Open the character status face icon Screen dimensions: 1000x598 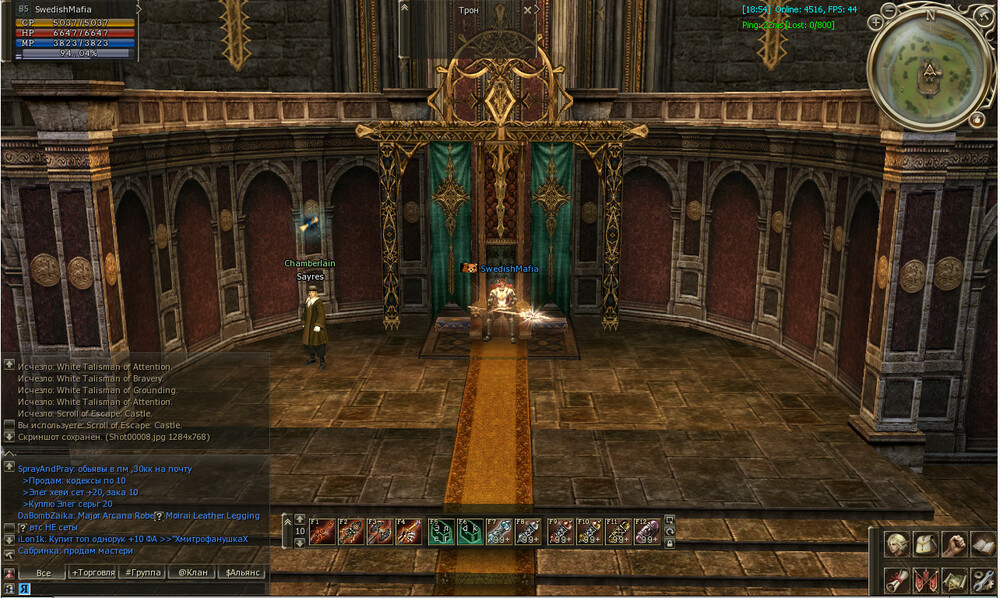(x=897, y=545)
